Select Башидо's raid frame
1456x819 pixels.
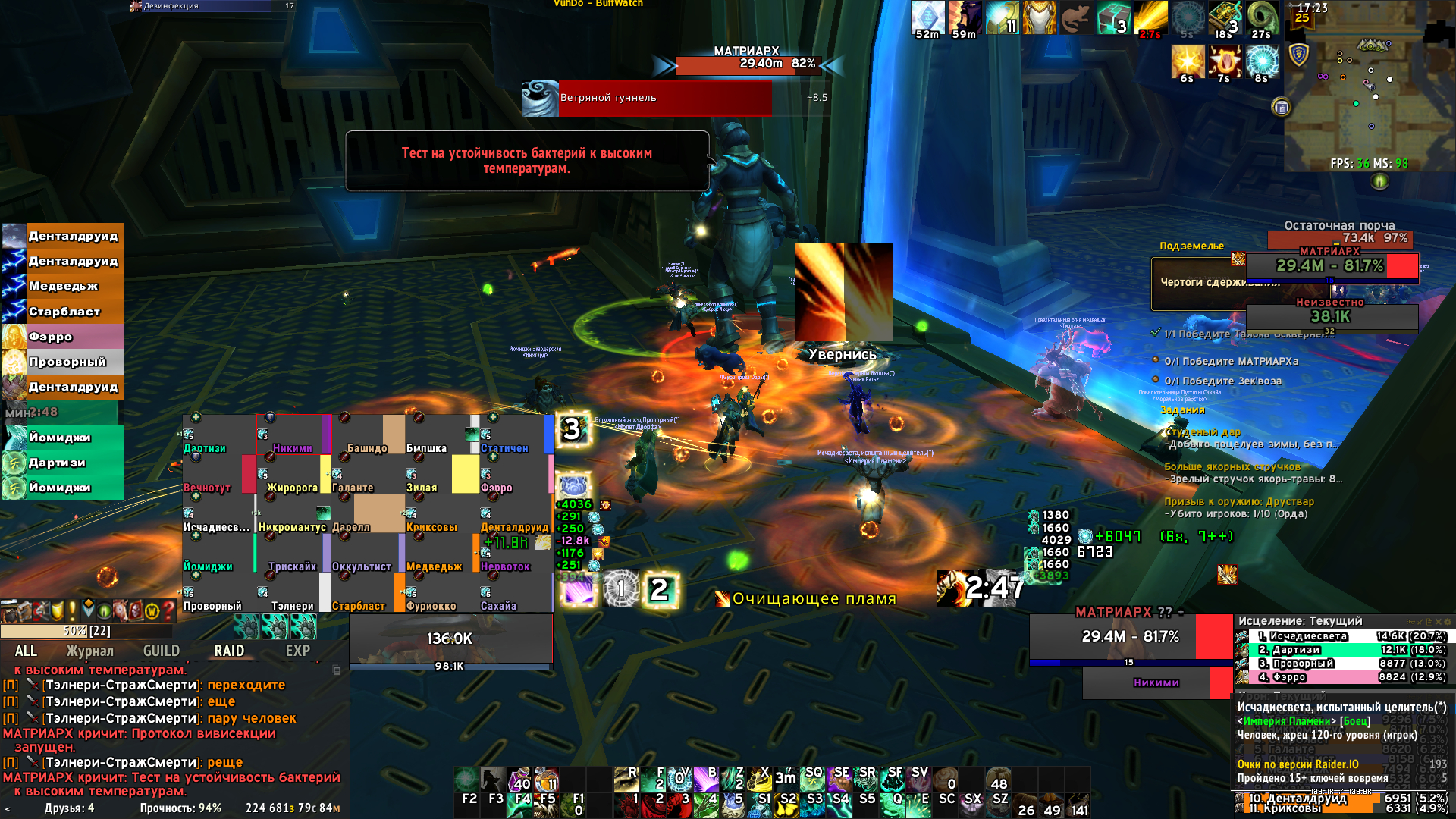pyautogui.click(x=367, y=435)
